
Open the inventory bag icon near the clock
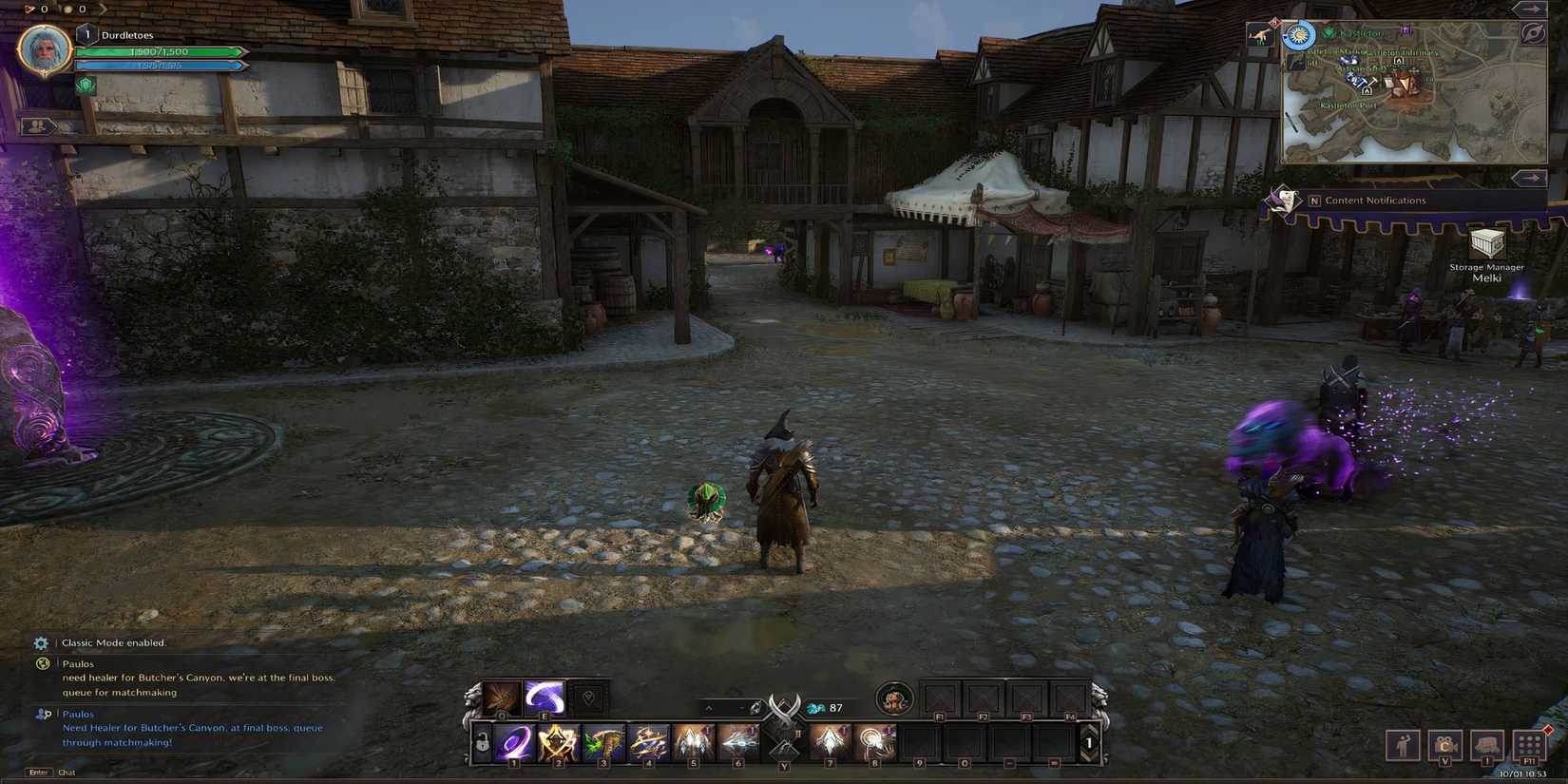pyautogui.click(x=1486, y=746)
